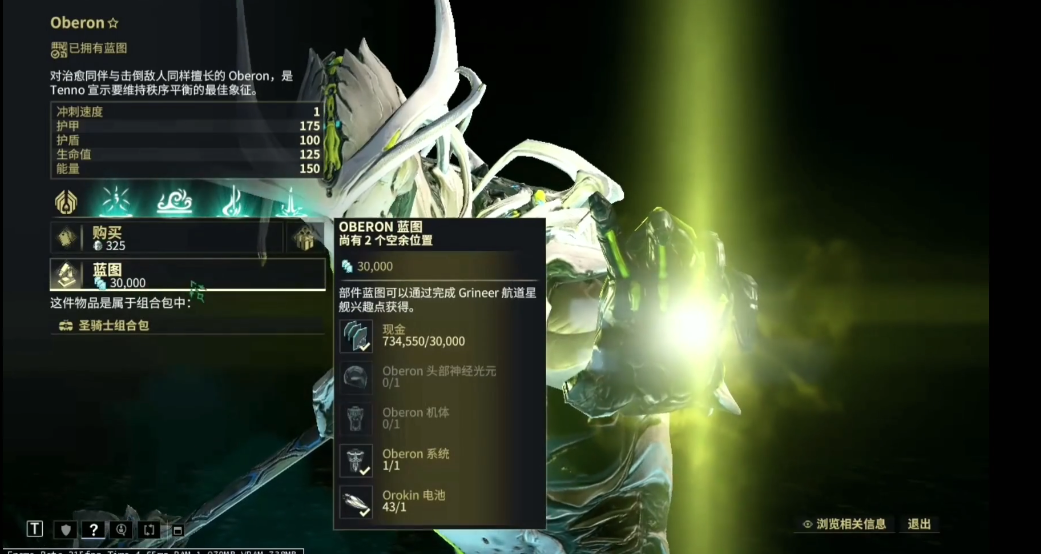Click the swap arrows icon in bottom toolbar
The height and width of the screenshot is (554, 1041).
149,529
